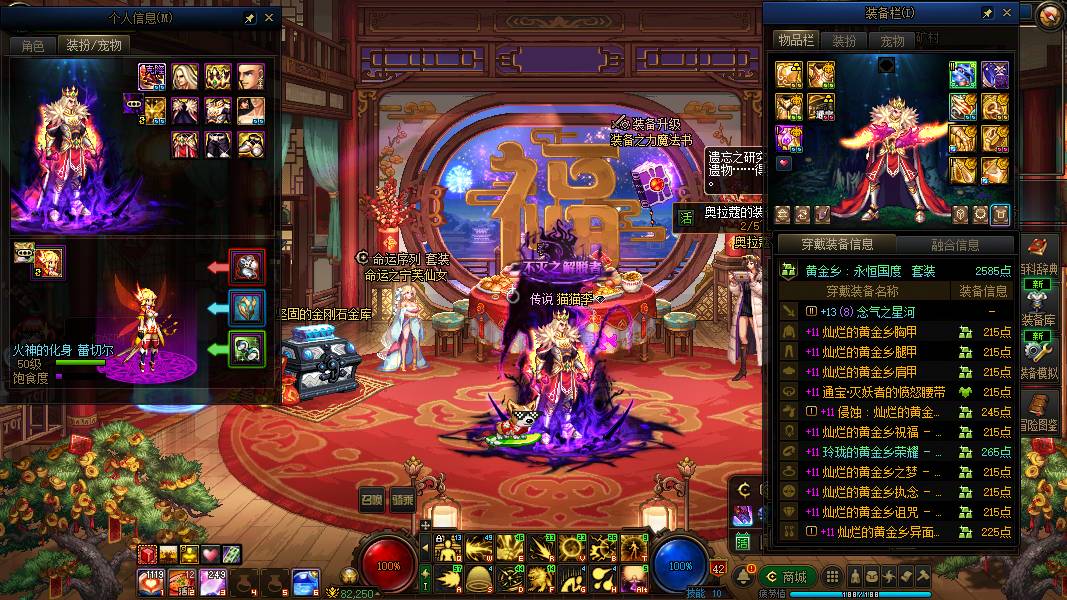Select the pet's green-framed equipment slot

click(247, 349)
